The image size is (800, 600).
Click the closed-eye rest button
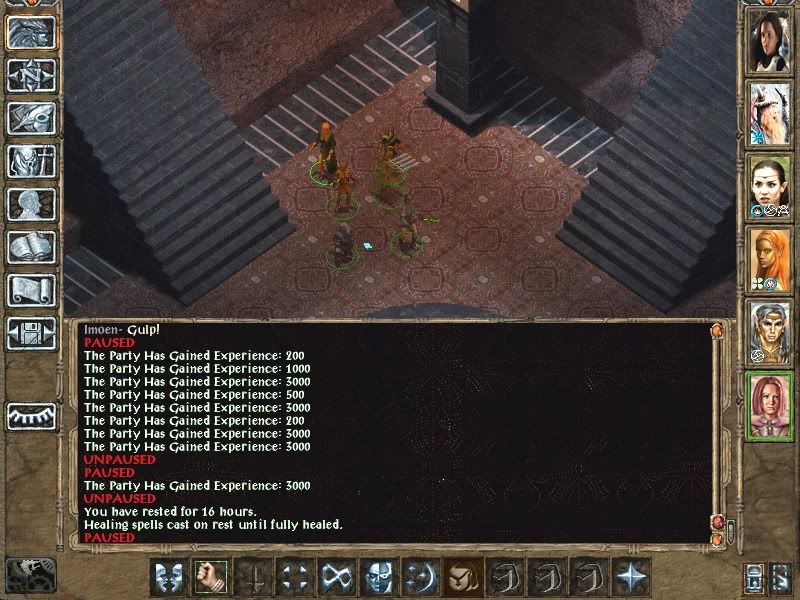tap(31, 415)
